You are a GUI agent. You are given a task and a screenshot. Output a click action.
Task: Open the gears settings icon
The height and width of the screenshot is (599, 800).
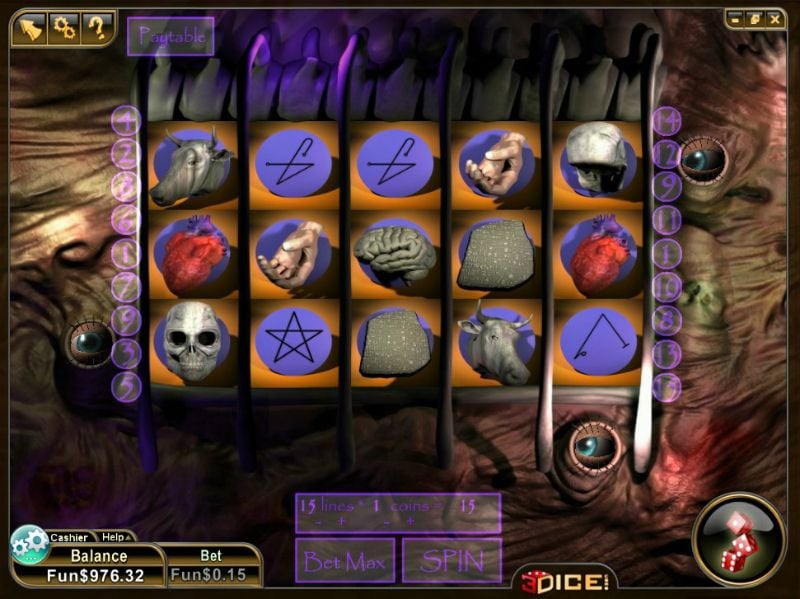coord(63,28)
